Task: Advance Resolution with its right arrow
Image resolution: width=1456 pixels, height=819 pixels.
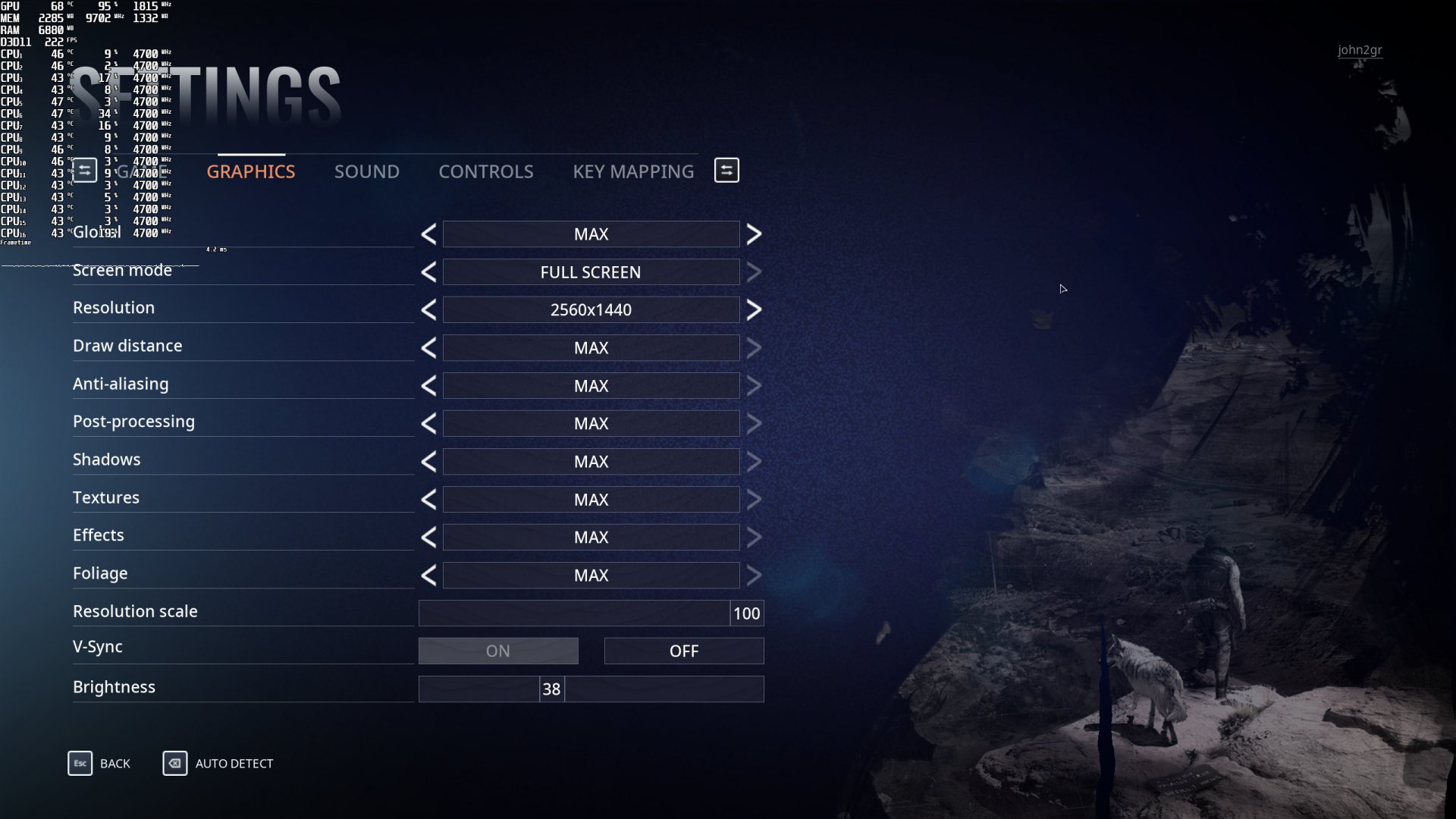Action: (x=755, y=309)
